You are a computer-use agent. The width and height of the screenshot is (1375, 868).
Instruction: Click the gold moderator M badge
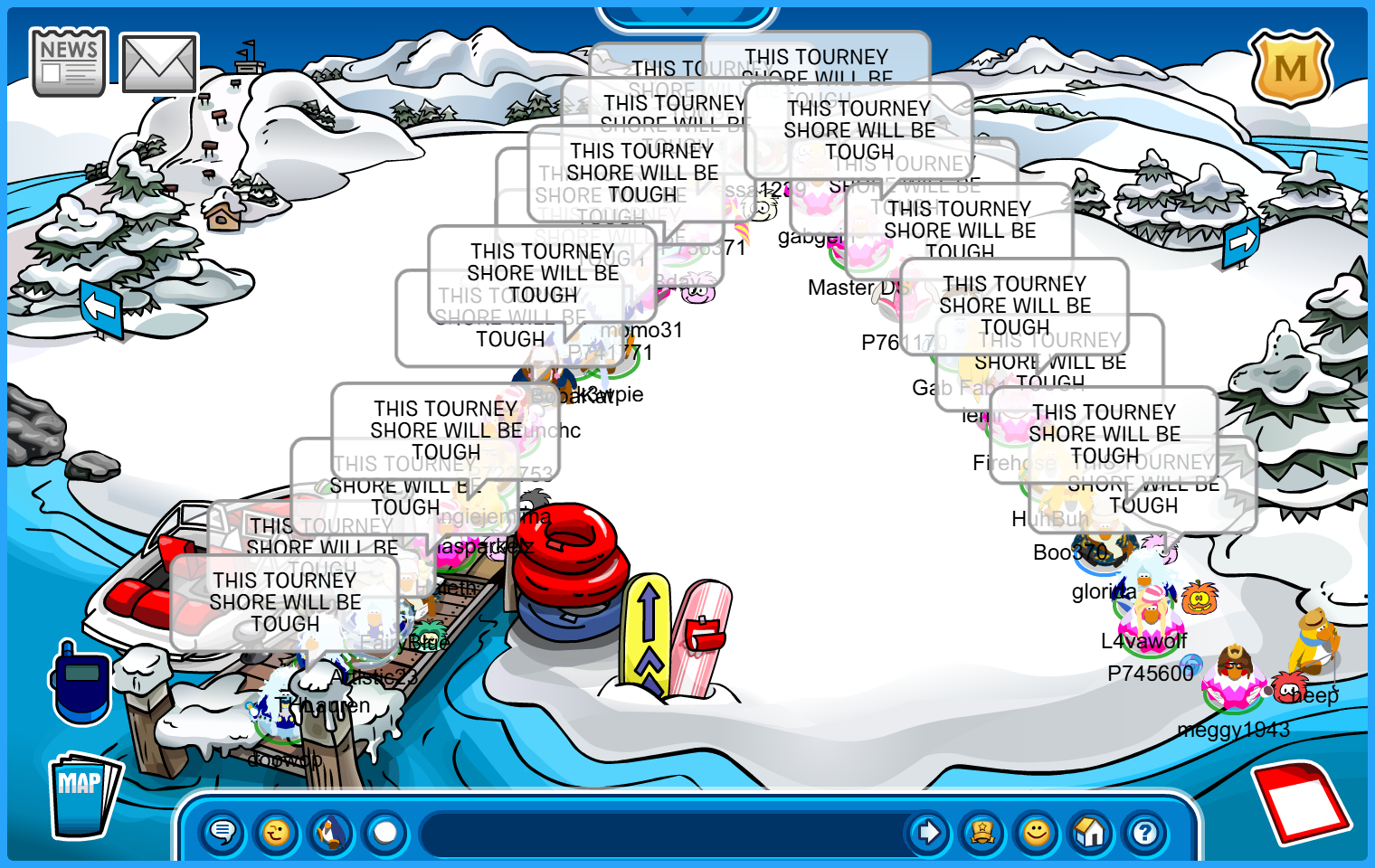point(1290,69)
